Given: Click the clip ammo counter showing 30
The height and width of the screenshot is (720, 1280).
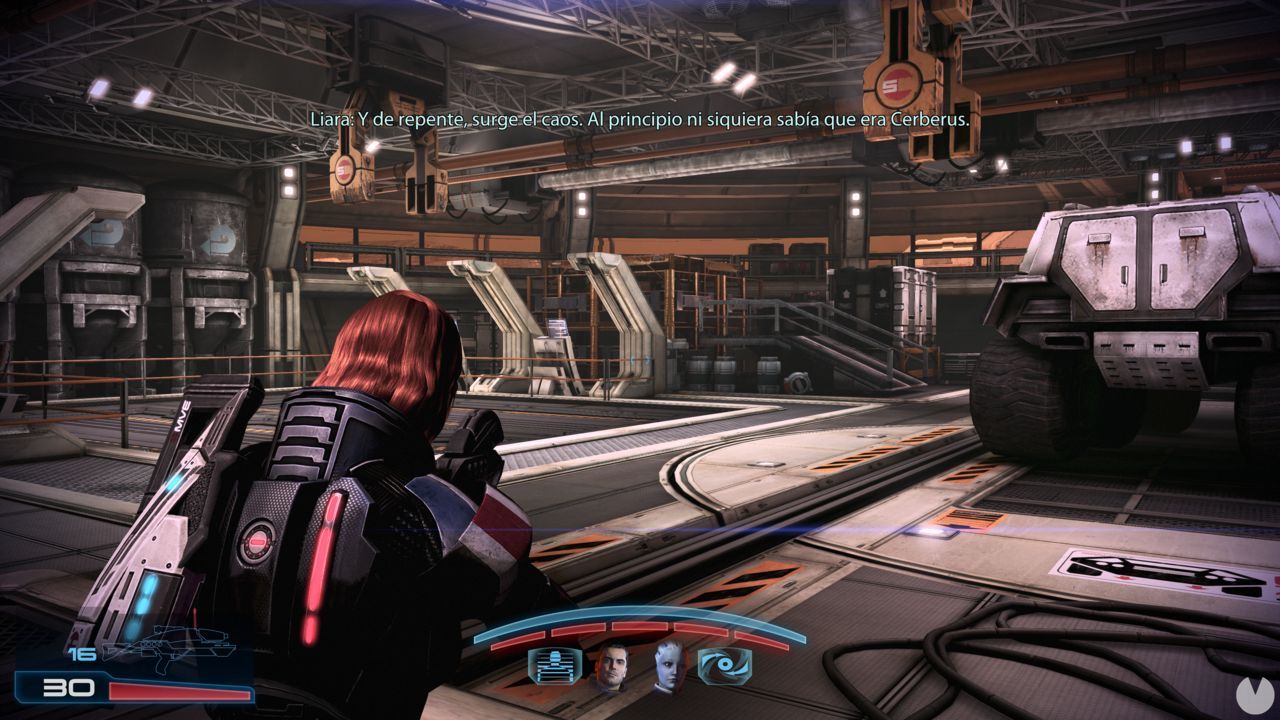Looking at the screenshot, I should (x=67, y=686).
